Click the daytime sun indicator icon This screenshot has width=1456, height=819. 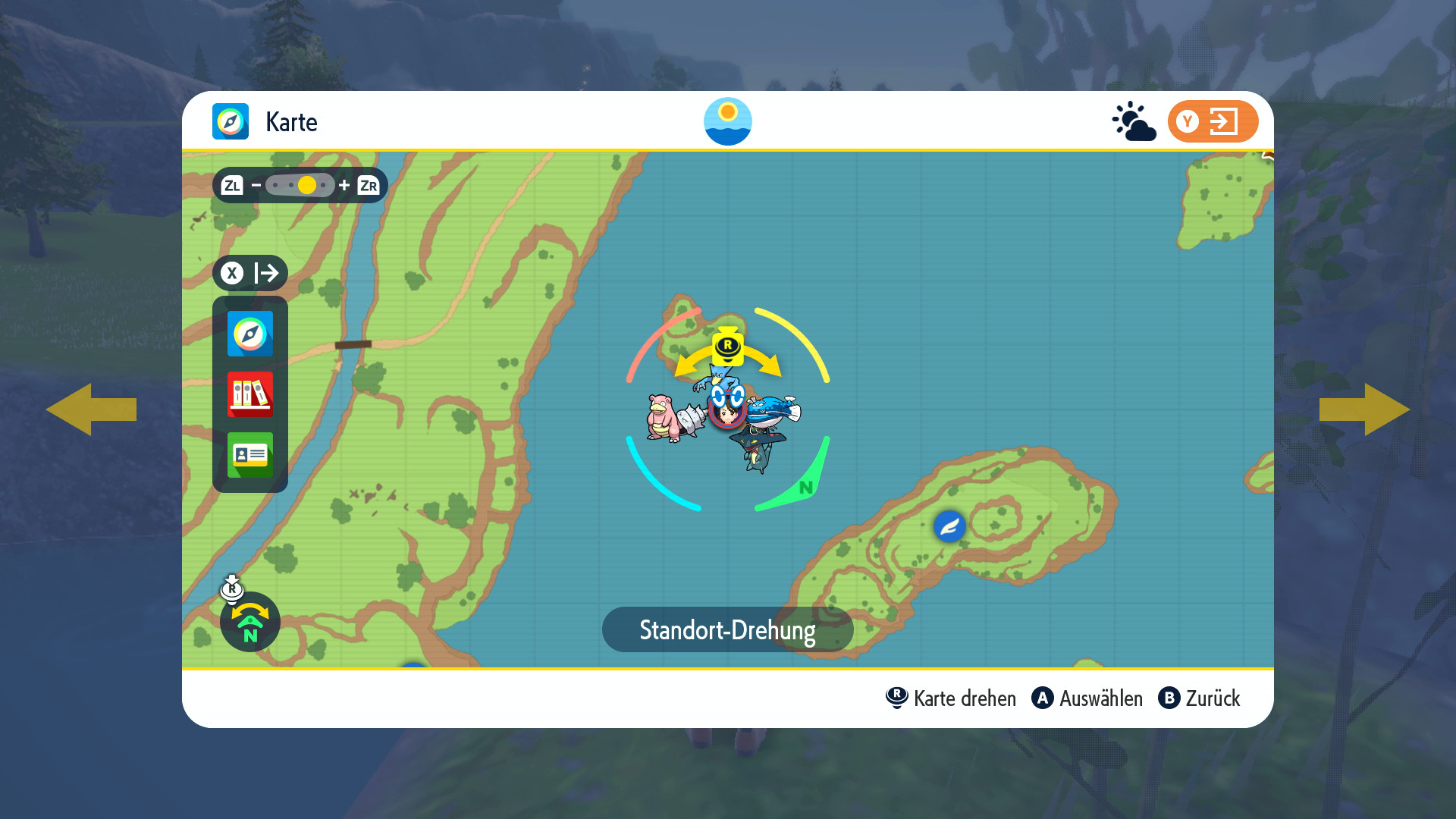728,121
